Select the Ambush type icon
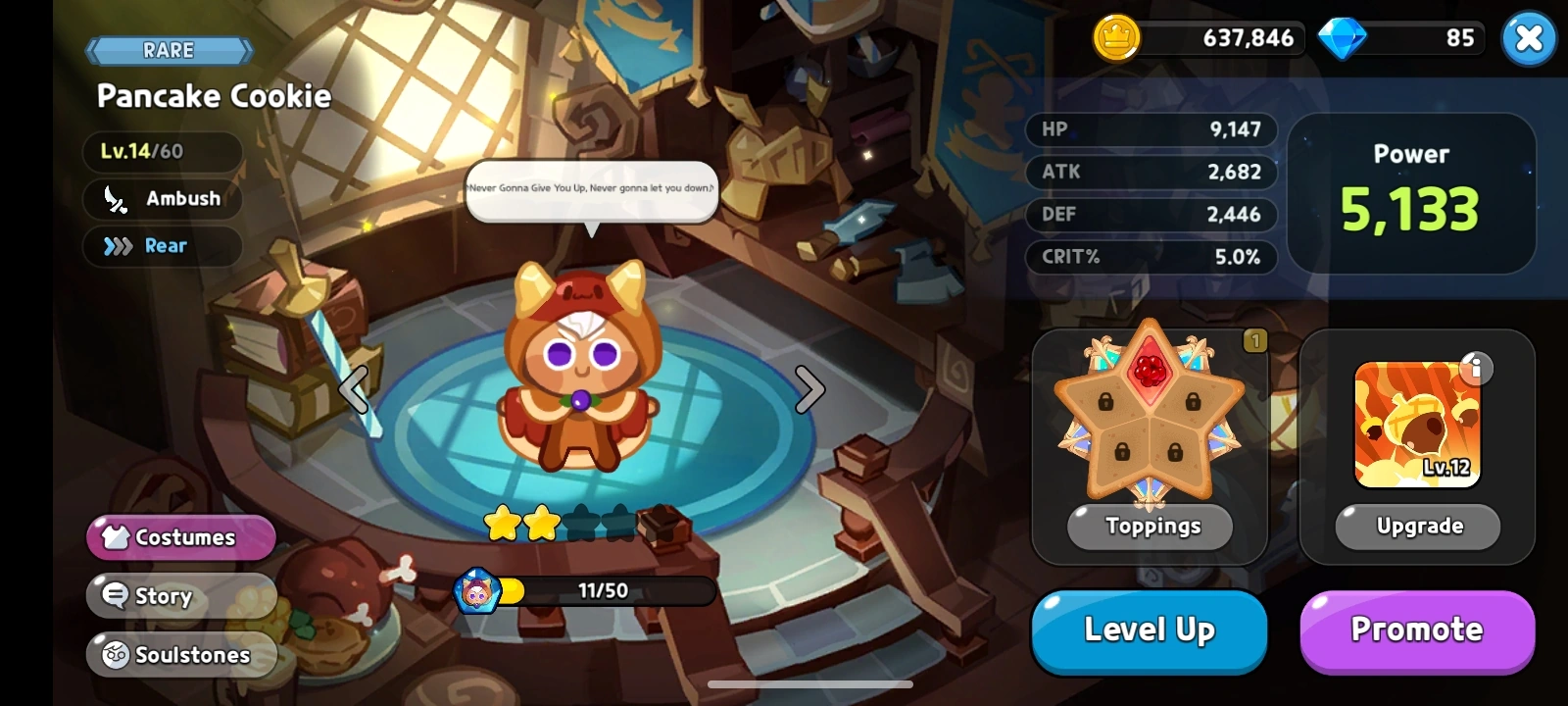This screenshot has height=706, width=1568. pyautogui.click(x=116, y=200)
